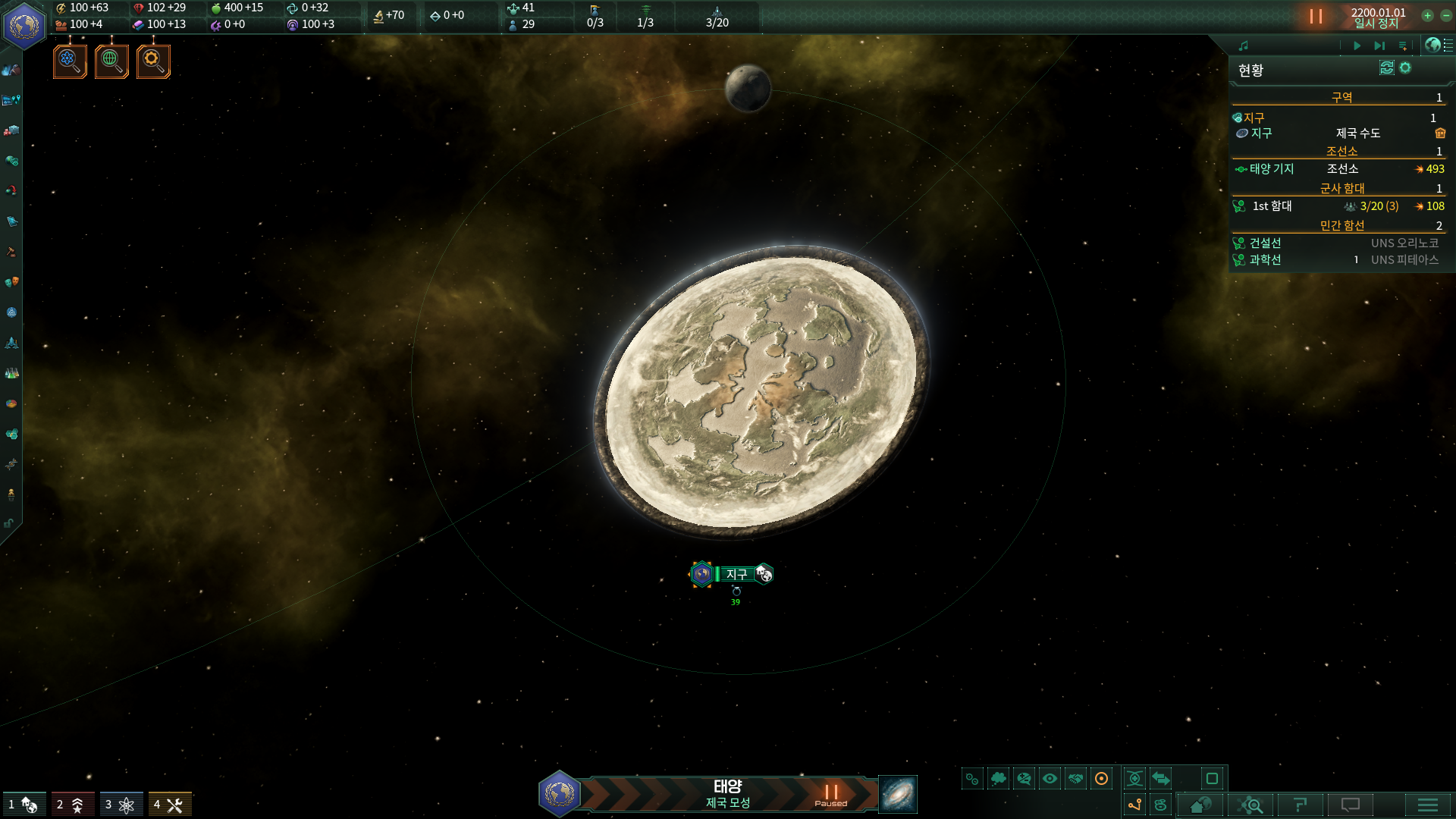The width and height of the screenshot is (1456, 819).
Task: Increase game speed with the plus button
Action: [1427, 15]
